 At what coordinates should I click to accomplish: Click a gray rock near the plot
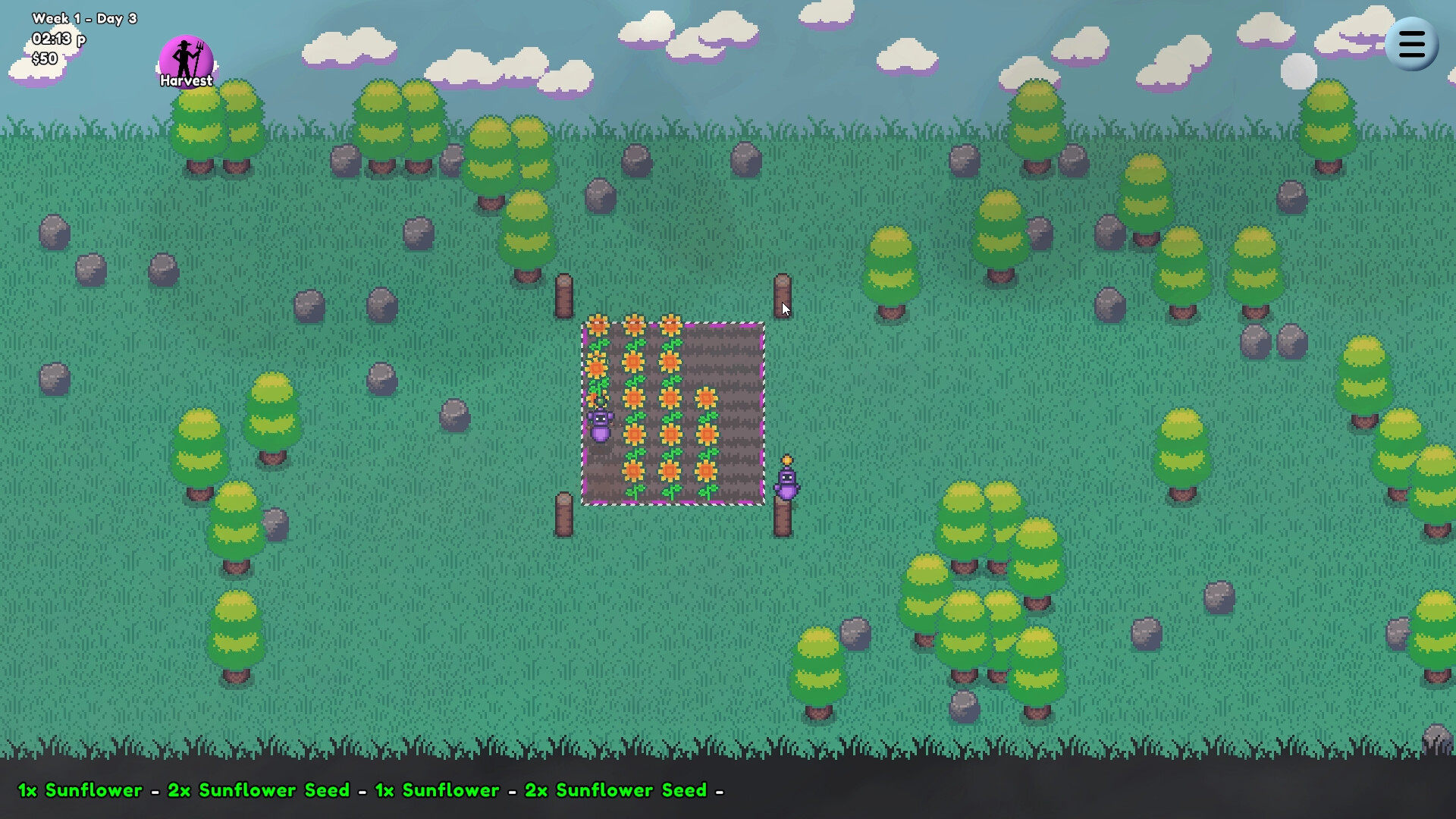click(x=453, y=416)
